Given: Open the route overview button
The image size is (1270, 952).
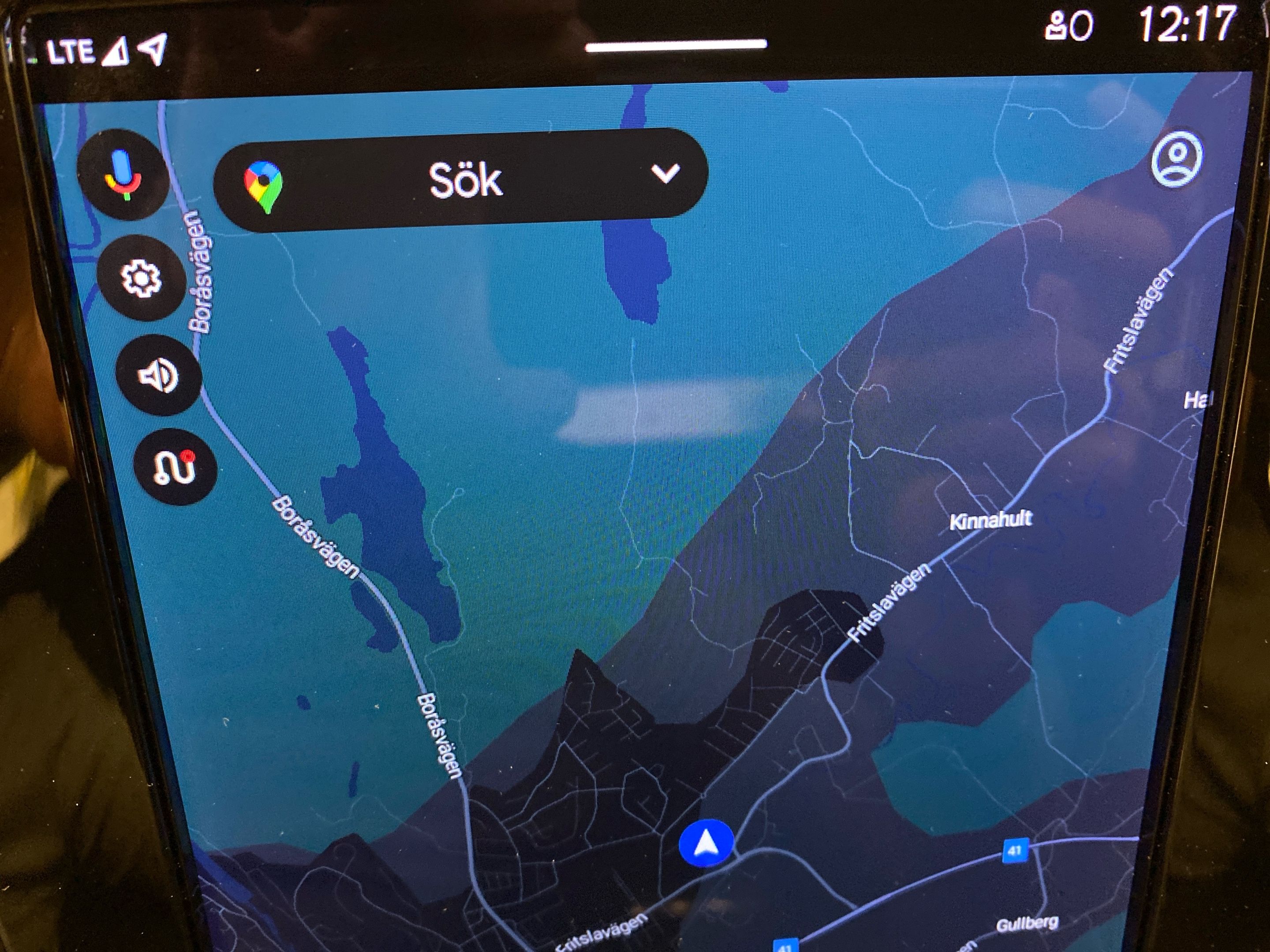Looking at the screenshot, I should [175, 468].
